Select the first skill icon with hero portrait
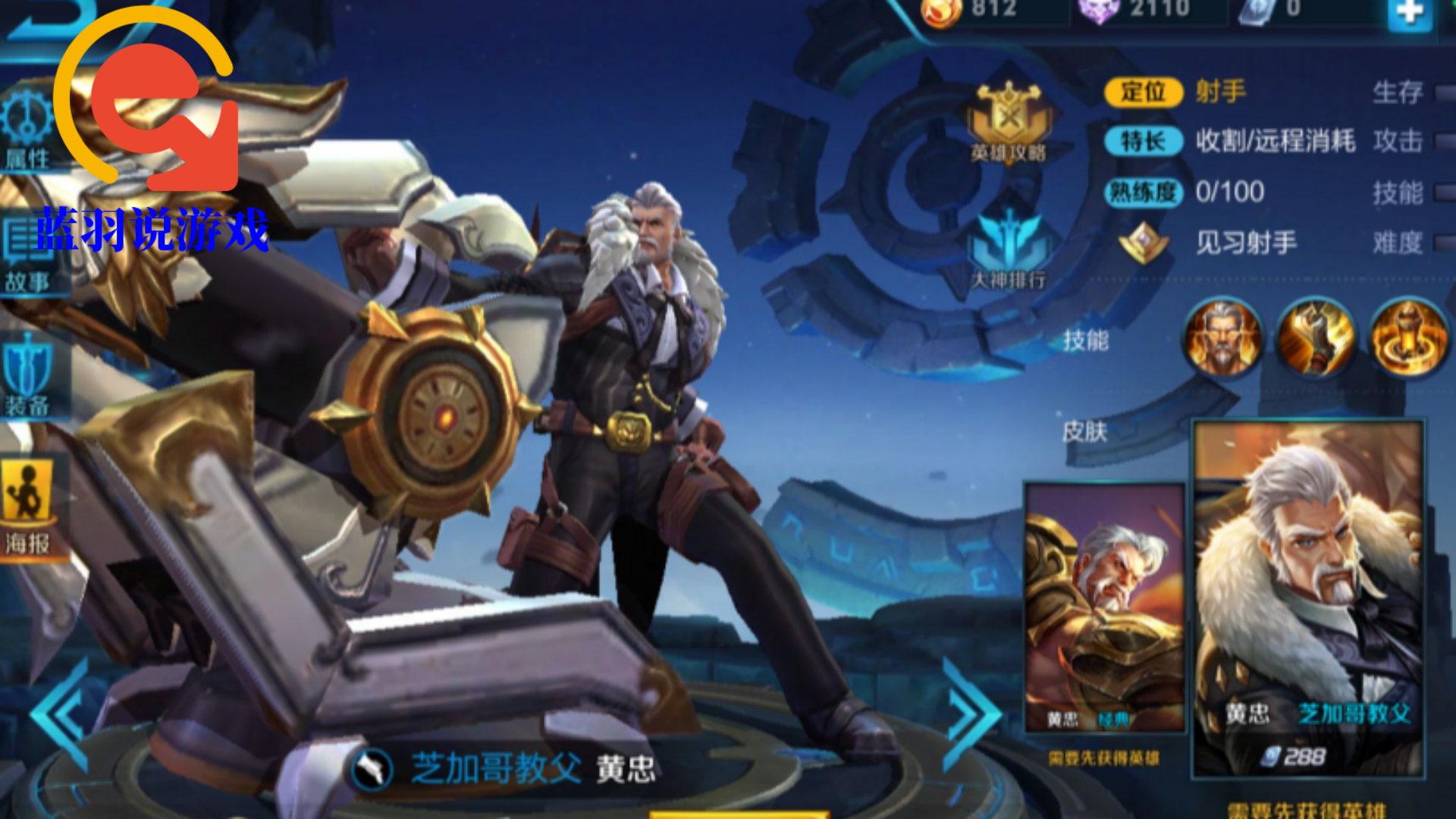The image size is (1456, 819). 1222,338
